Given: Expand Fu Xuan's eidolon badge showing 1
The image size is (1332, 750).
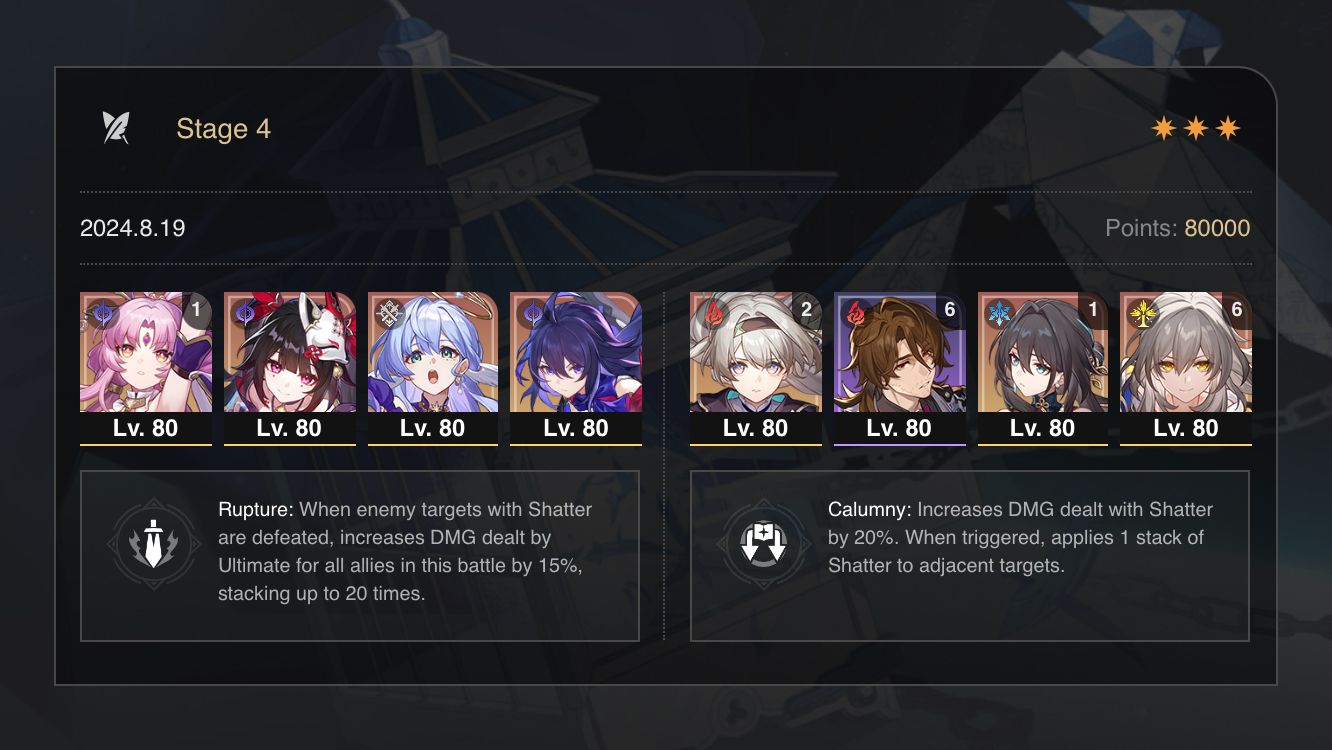Looking at the screenshot, I should 199,310.
